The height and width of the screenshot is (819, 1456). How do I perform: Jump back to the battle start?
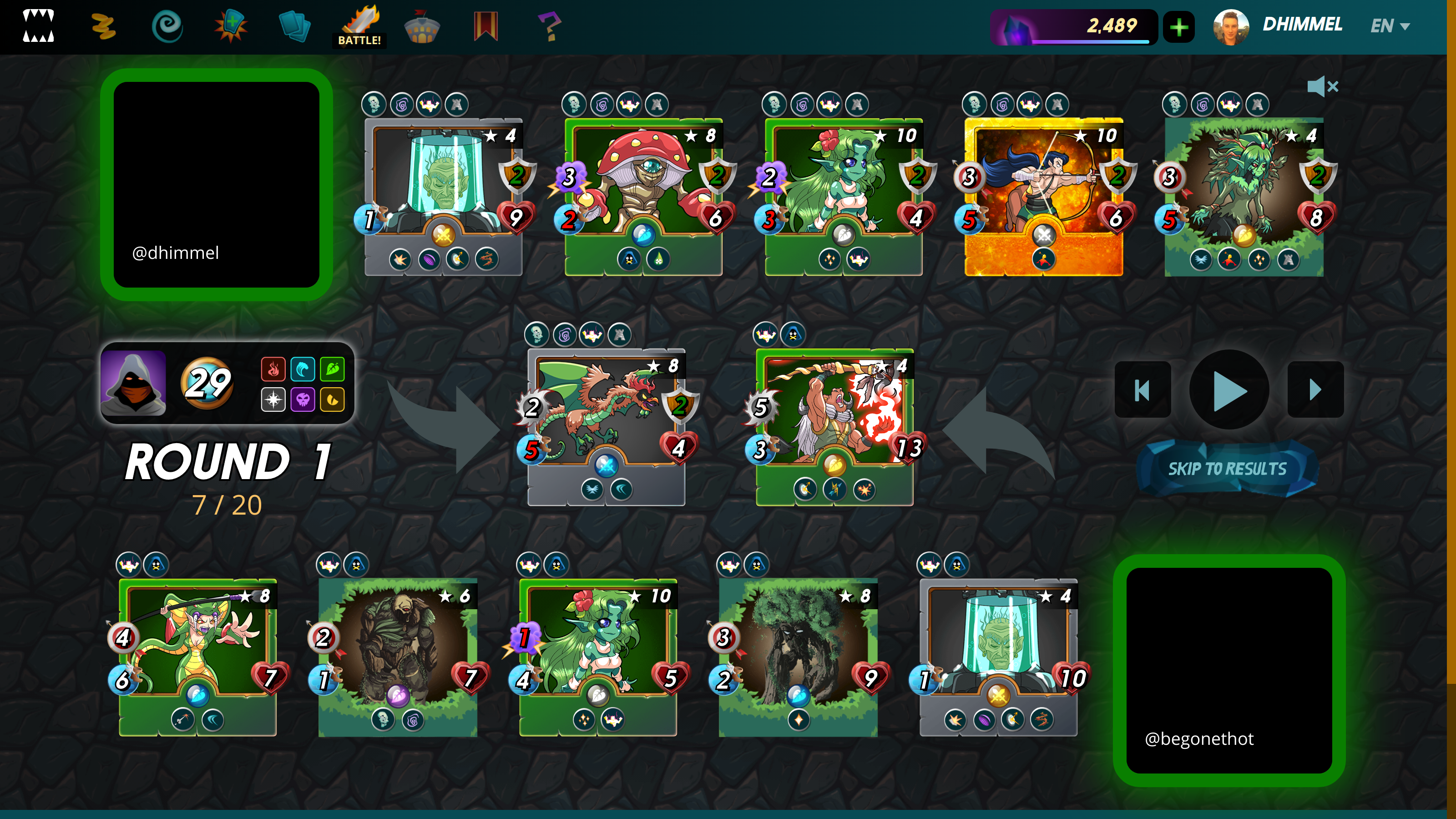(1143, 389)
